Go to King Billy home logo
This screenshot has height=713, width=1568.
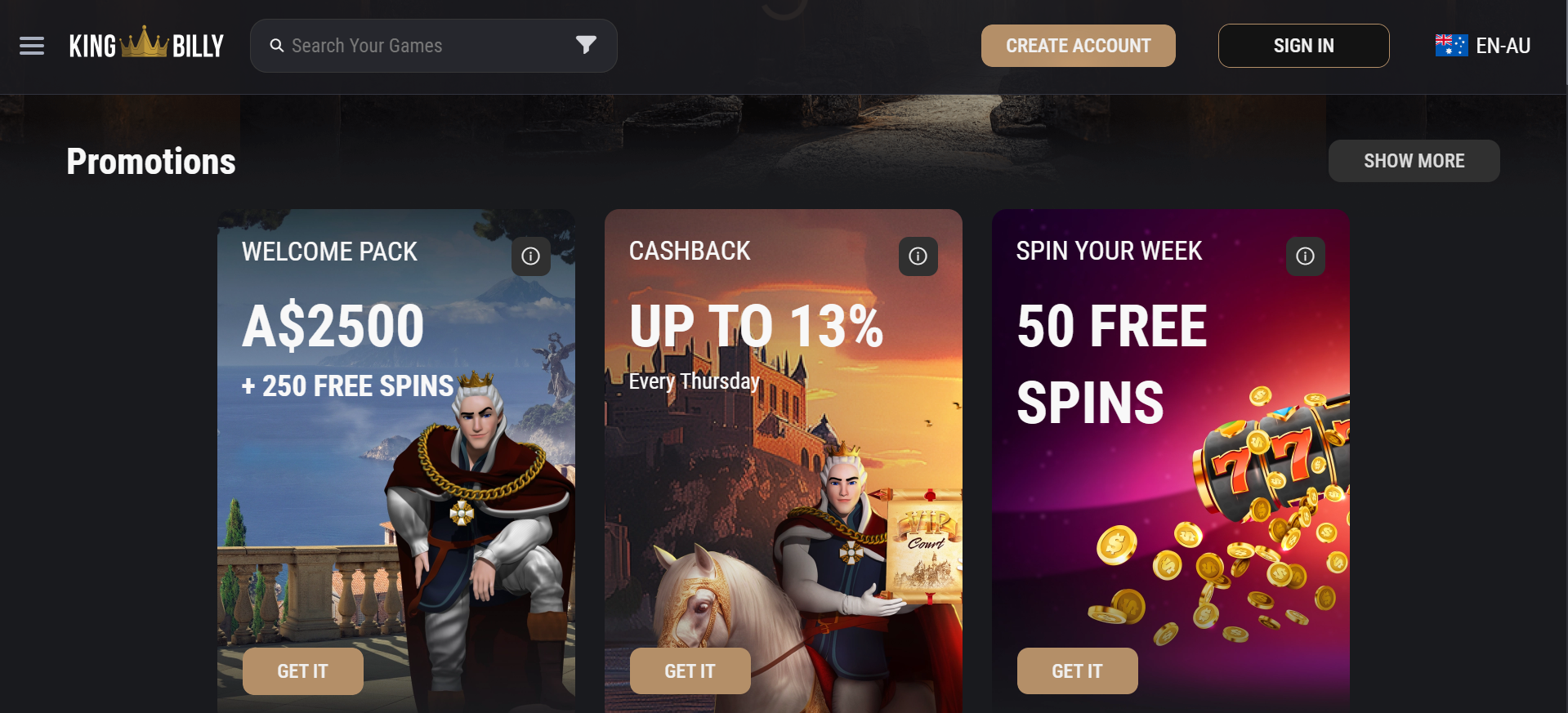click(x=146, y=46)
